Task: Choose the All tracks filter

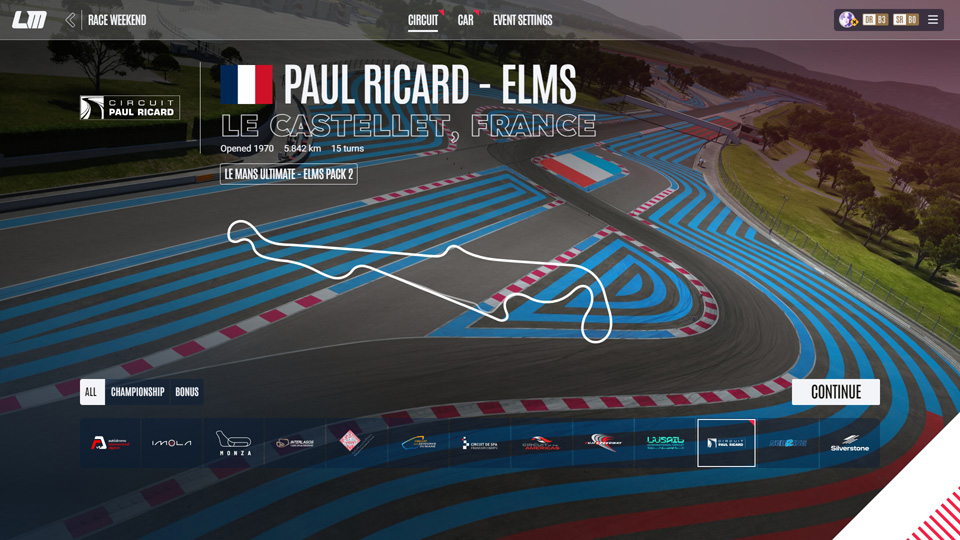Action: point(91,392)
